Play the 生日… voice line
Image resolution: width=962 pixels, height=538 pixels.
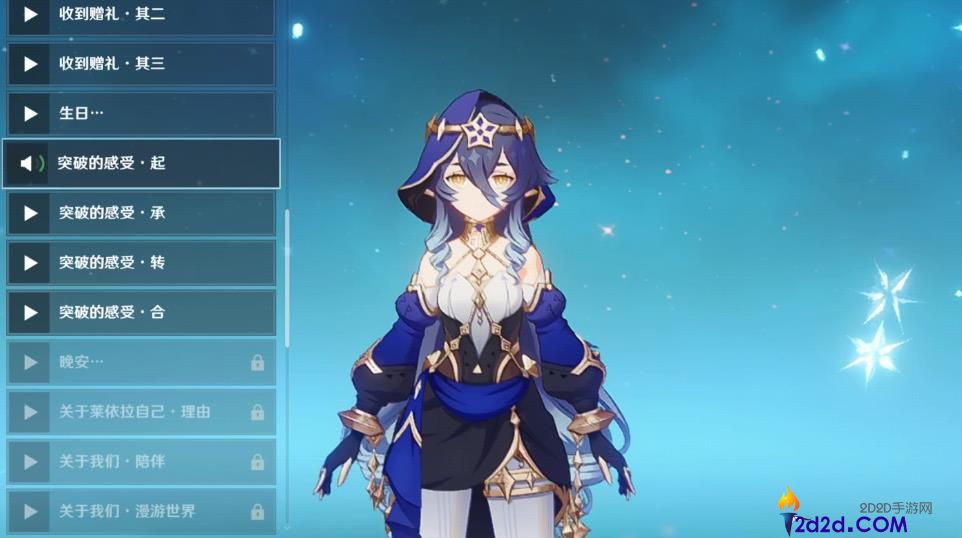click(30, 114)
